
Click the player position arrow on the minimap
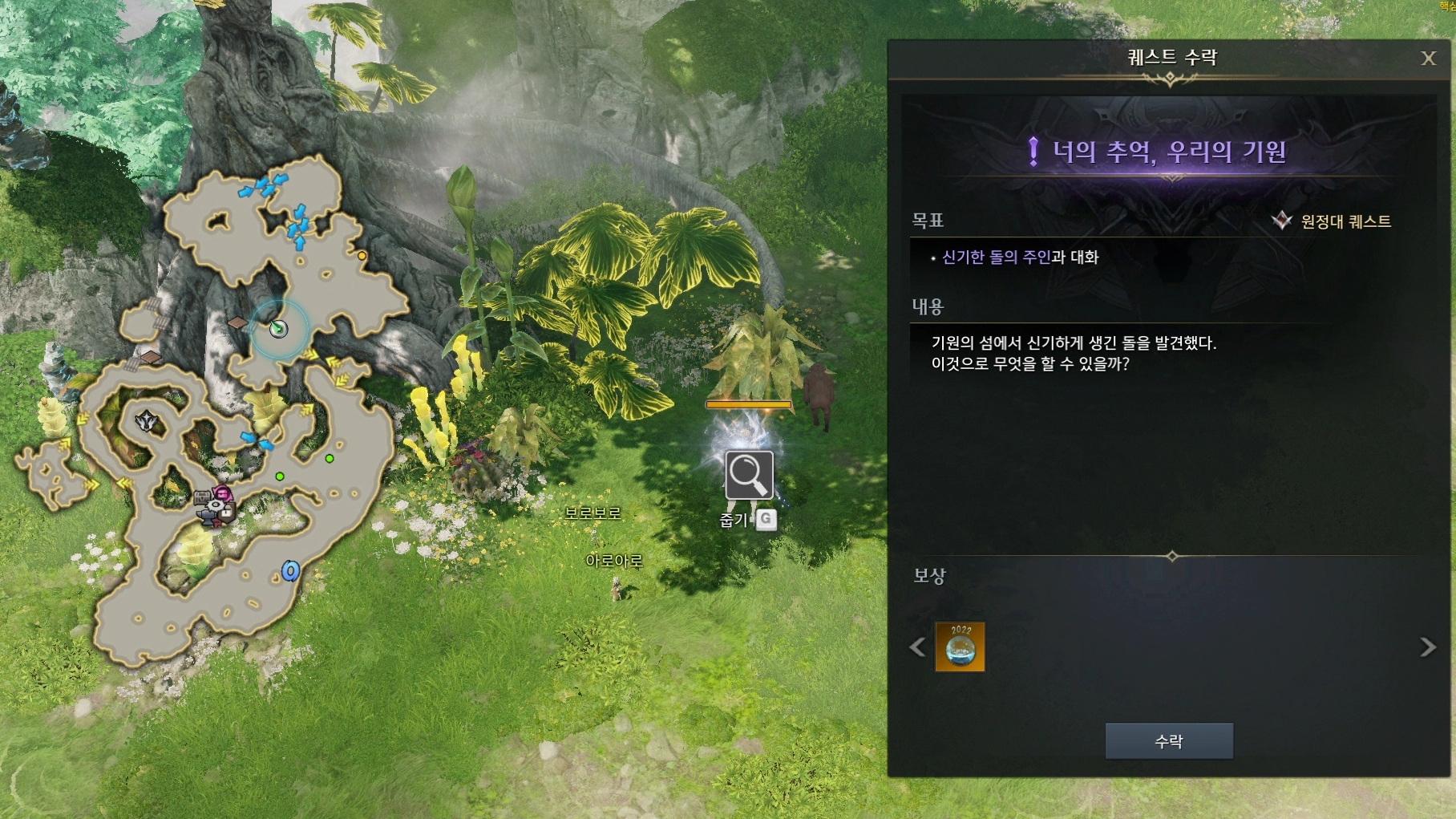278,329
